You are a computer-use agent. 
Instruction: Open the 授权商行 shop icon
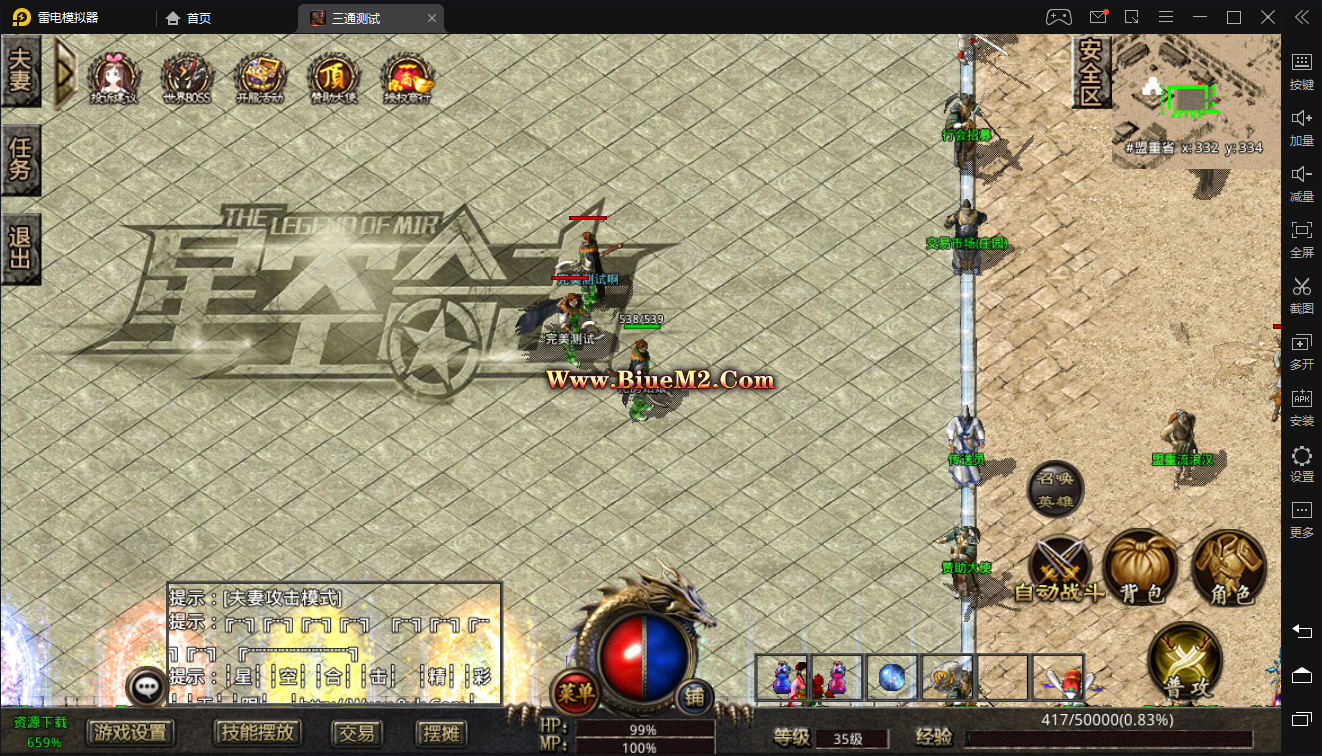(x=407, y=76)
